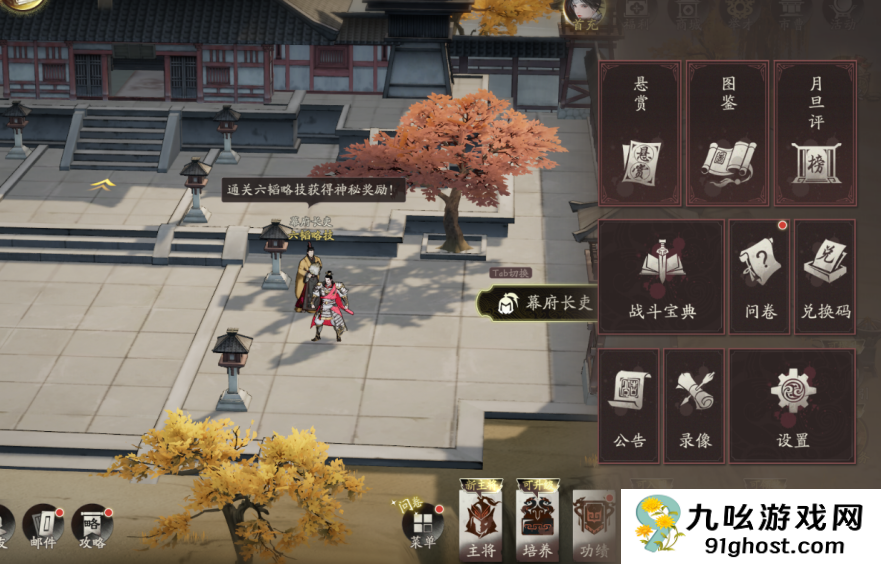Open the 培养 training screen

click(536, 523)
